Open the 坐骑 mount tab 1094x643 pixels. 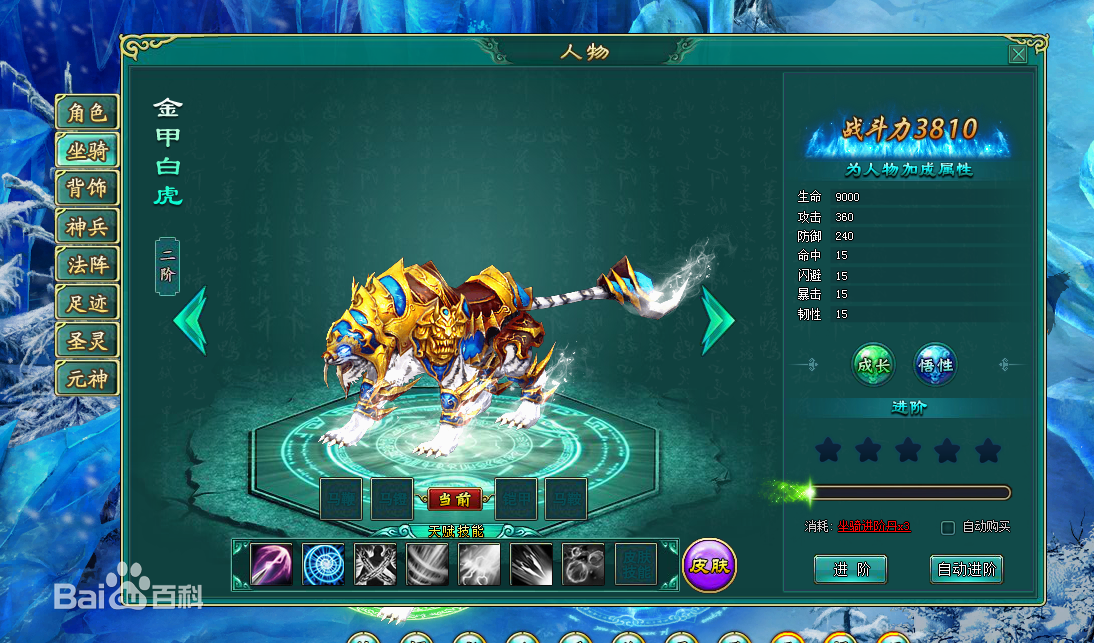click(x=87, y=151)
